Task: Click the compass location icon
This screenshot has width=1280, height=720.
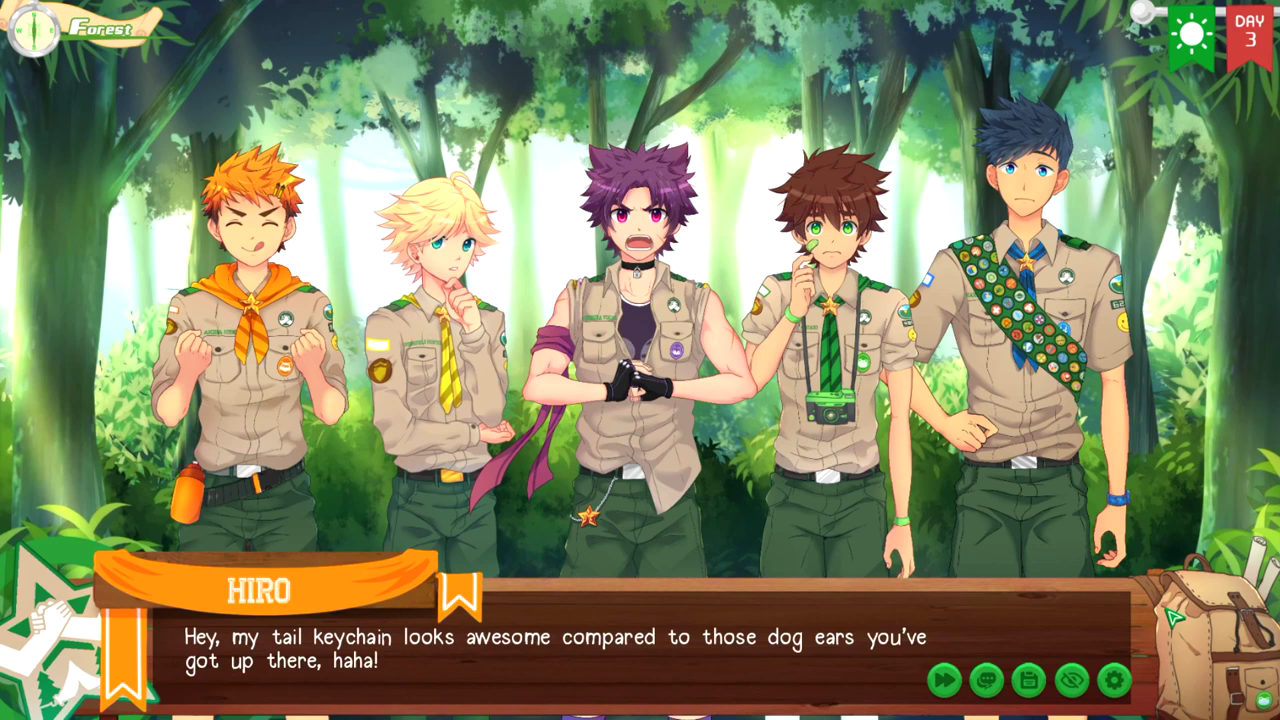Action: coord(33,28)
